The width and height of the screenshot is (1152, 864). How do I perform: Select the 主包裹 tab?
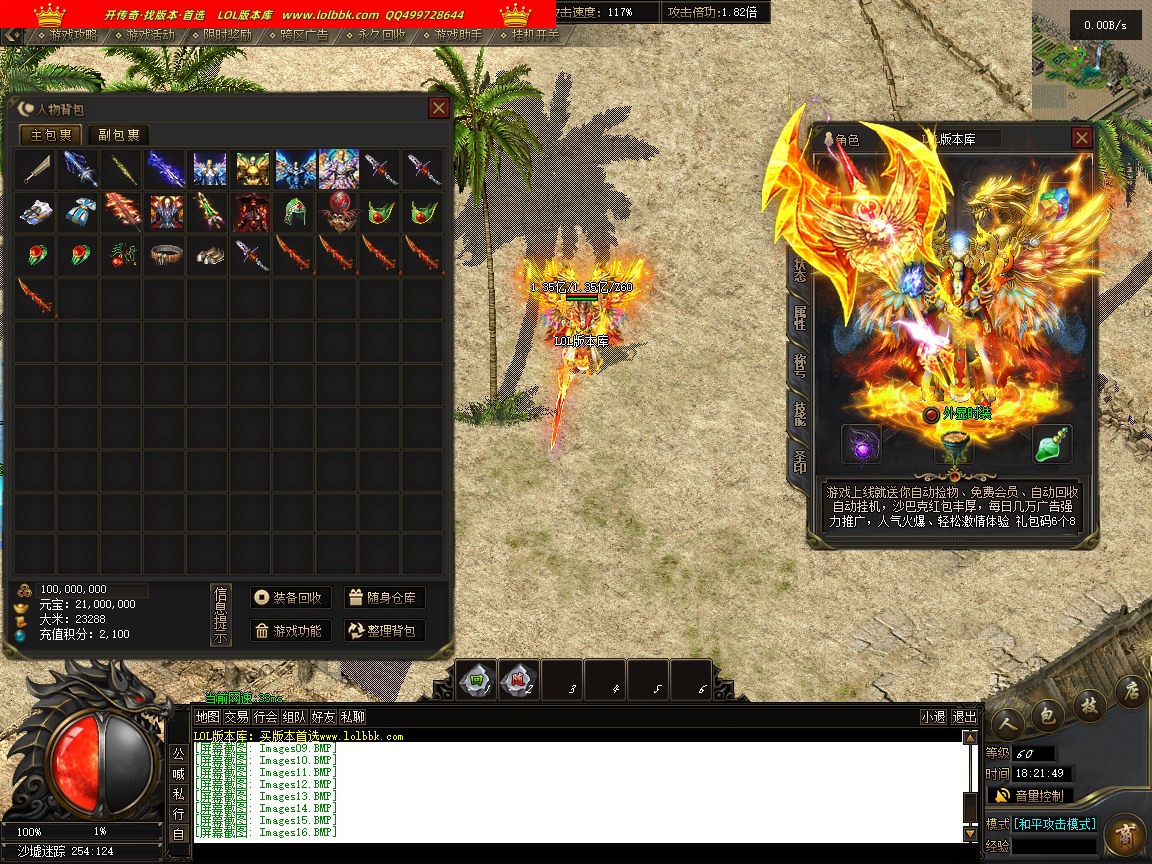pyautogui.click(x=51, y=135)
